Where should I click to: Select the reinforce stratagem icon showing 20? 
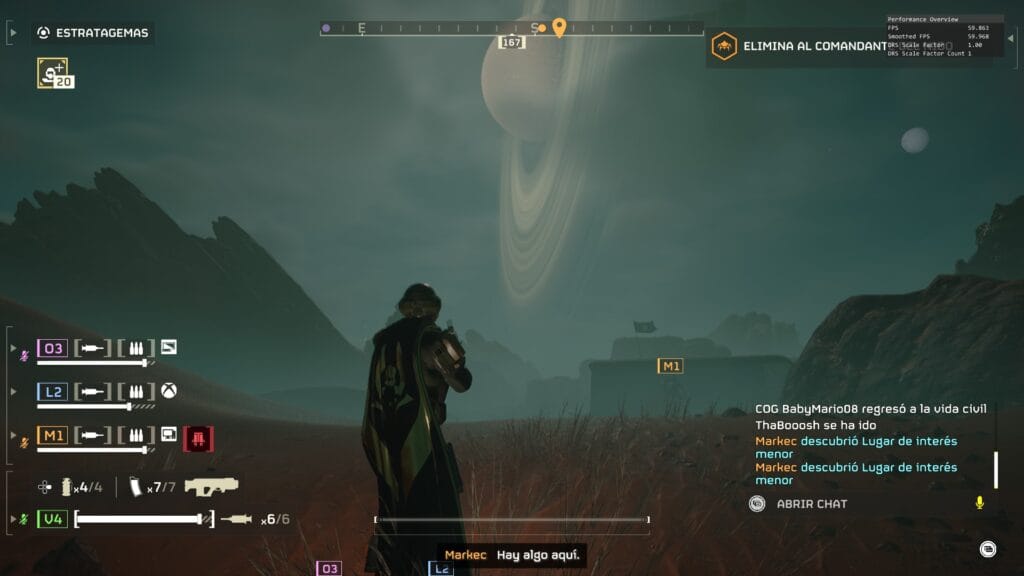53,72
